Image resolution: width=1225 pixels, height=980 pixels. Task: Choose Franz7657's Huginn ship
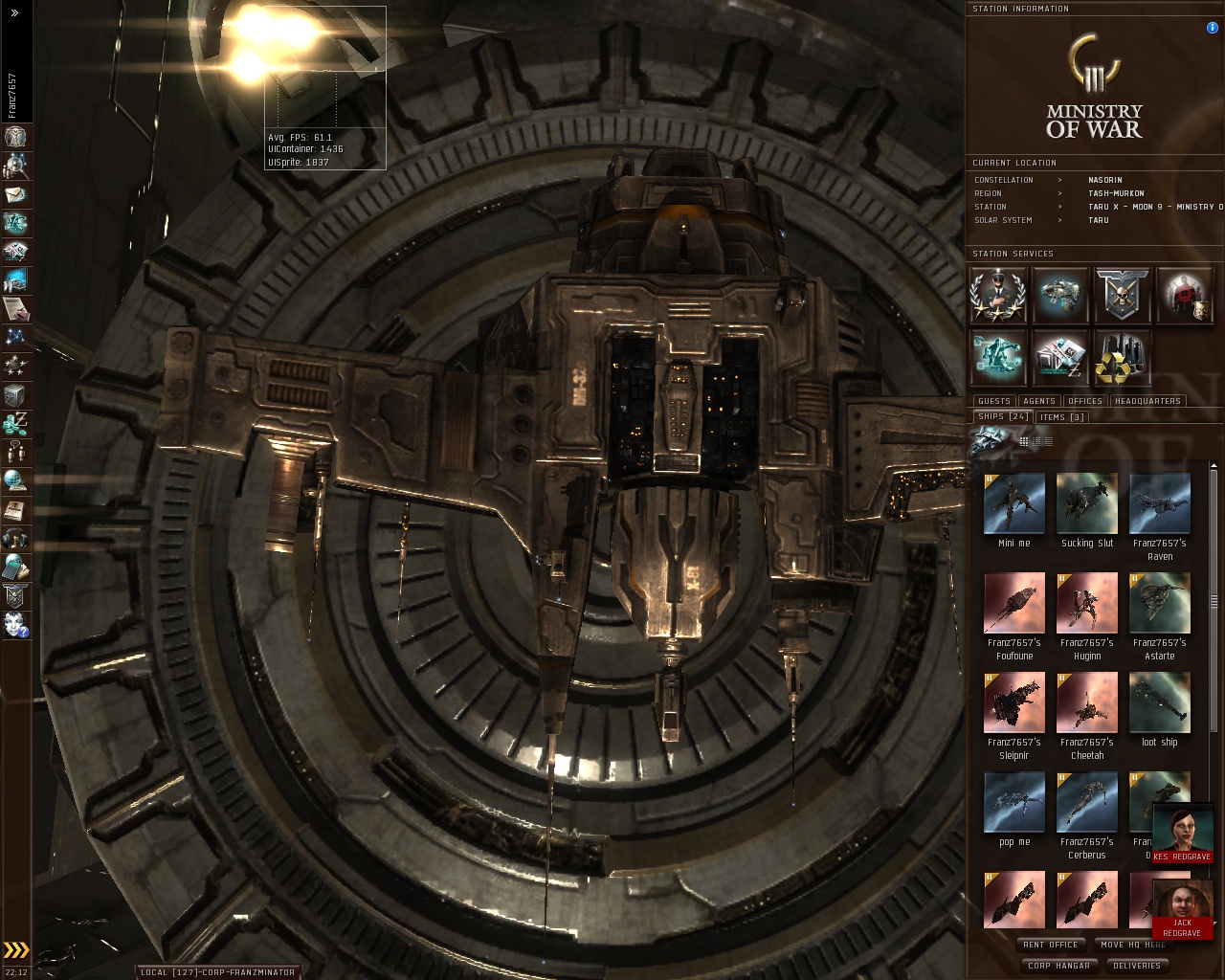[1086, 603]
